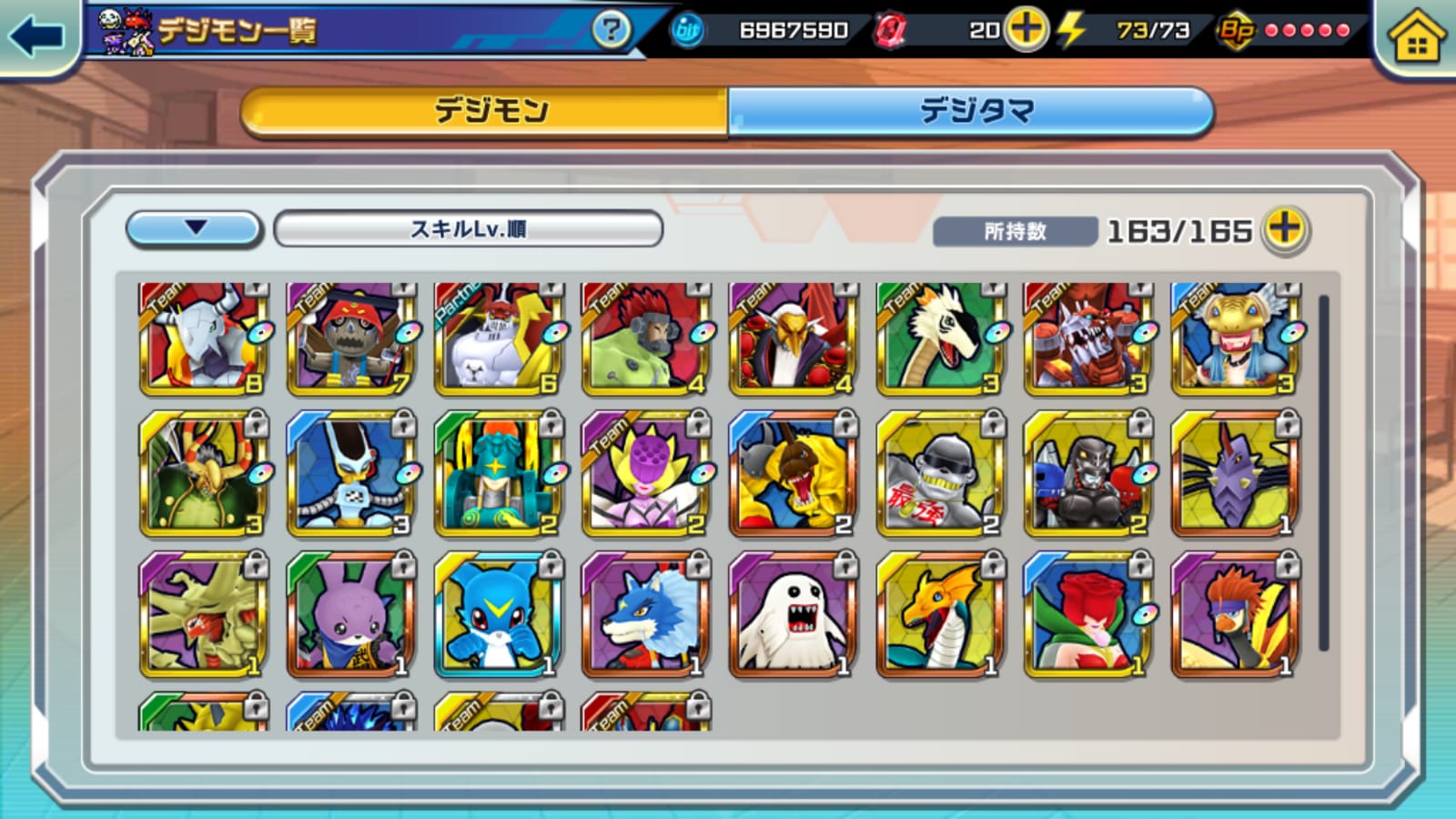The width and height of the screenshot is (1456, 819).
Task: Toggle sort order arrow button
Action: 195,228
